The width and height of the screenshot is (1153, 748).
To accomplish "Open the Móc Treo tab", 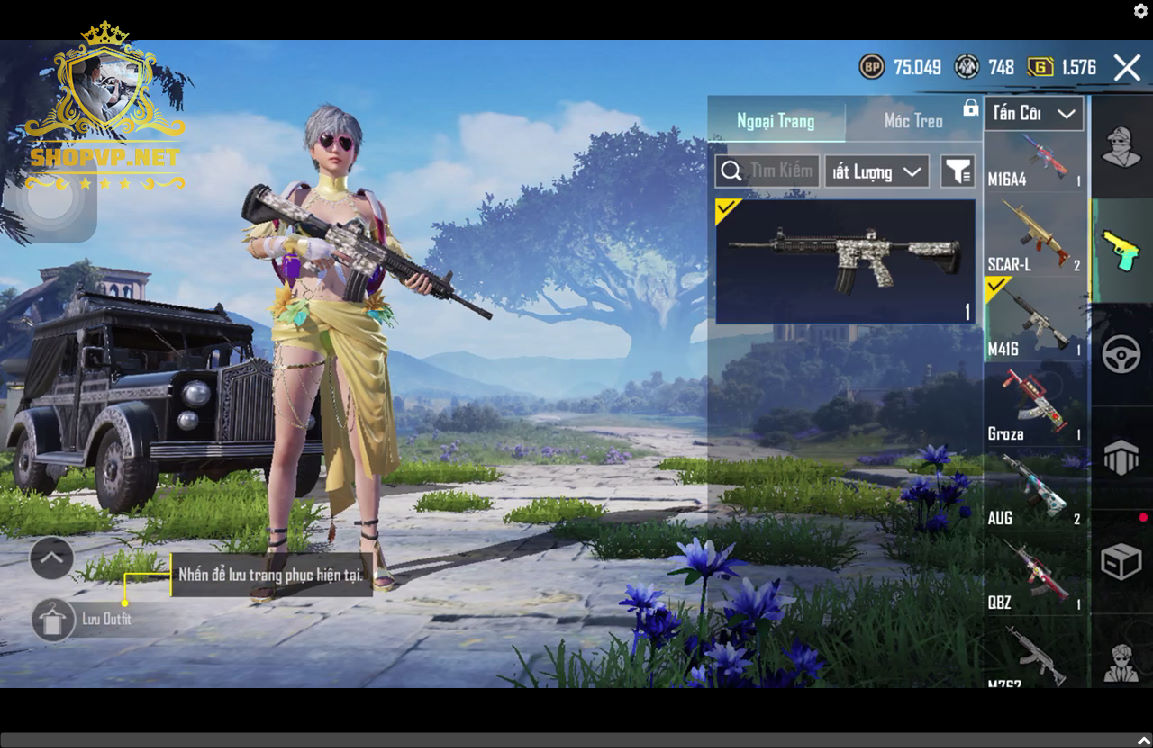I will coord(913,121).
